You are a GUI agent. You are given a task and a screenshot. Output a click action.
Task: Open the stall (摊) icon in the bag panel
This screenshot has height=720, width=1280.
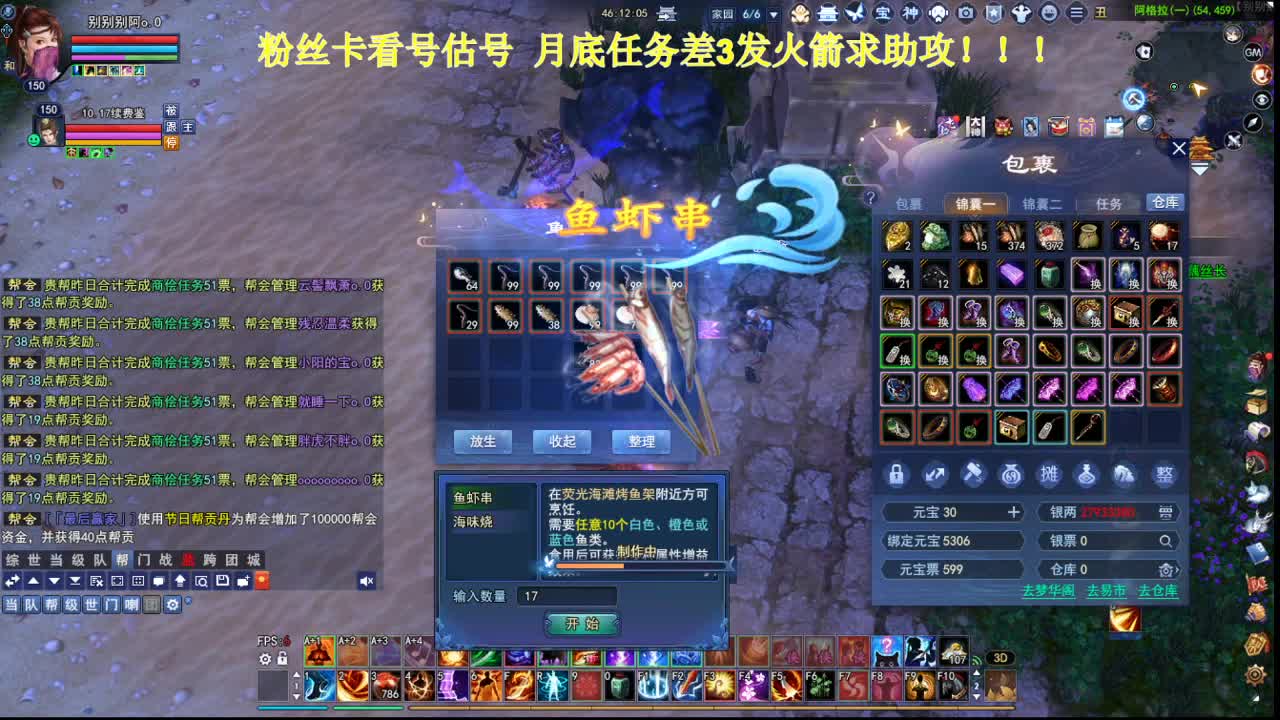click(x=1050, y=475)
